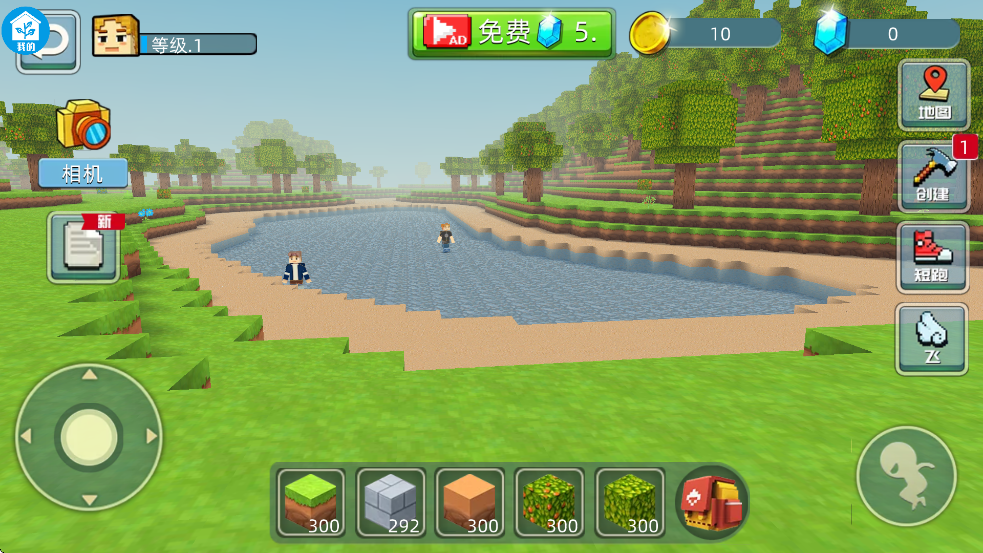Screen dimensions: 983x553
Task: Click the gold coin currency icon
Action: click(x=649, y=34)
